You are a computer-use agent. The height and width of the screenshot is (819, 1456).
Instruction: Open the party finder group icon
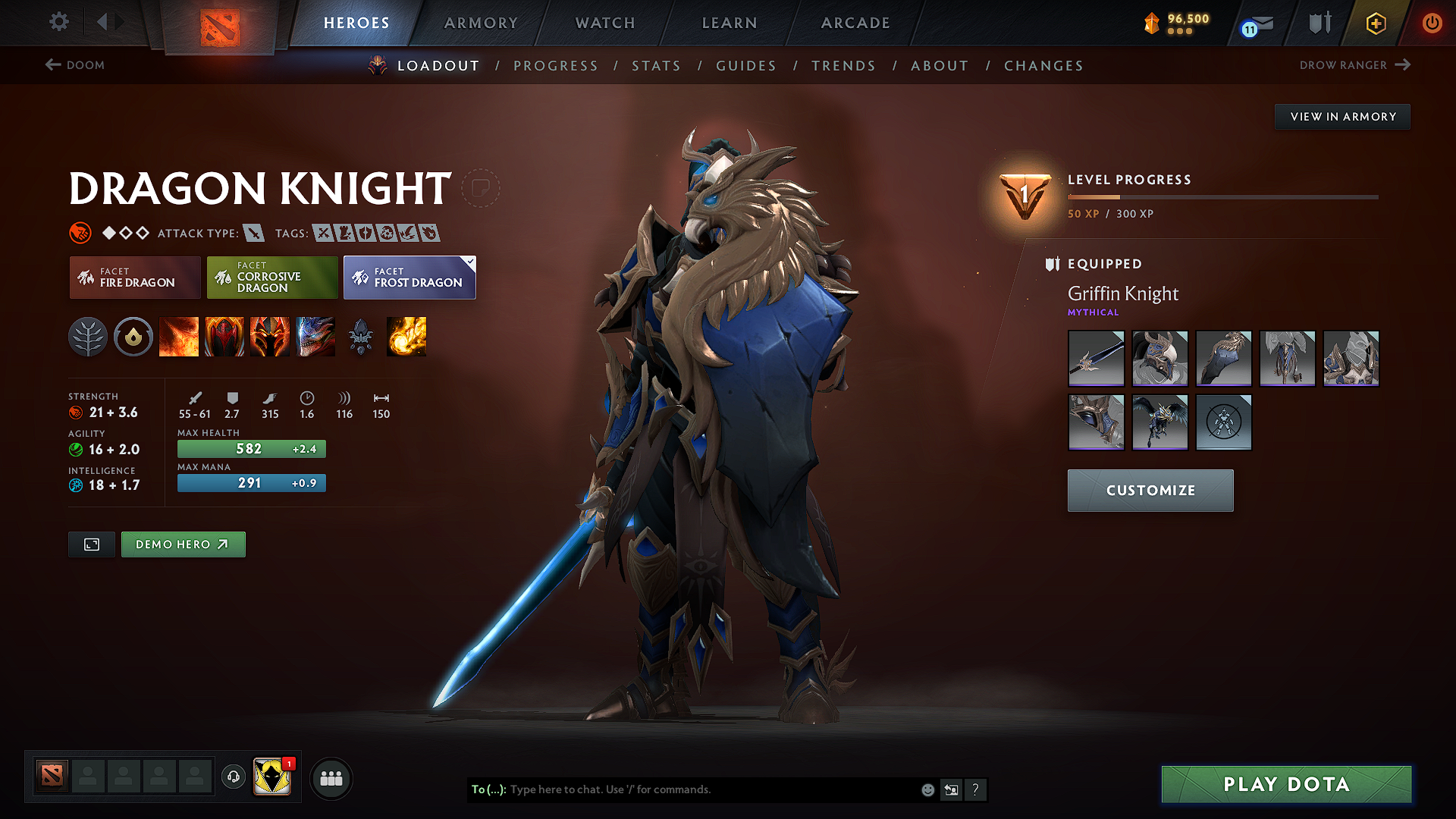coord(330,777)
